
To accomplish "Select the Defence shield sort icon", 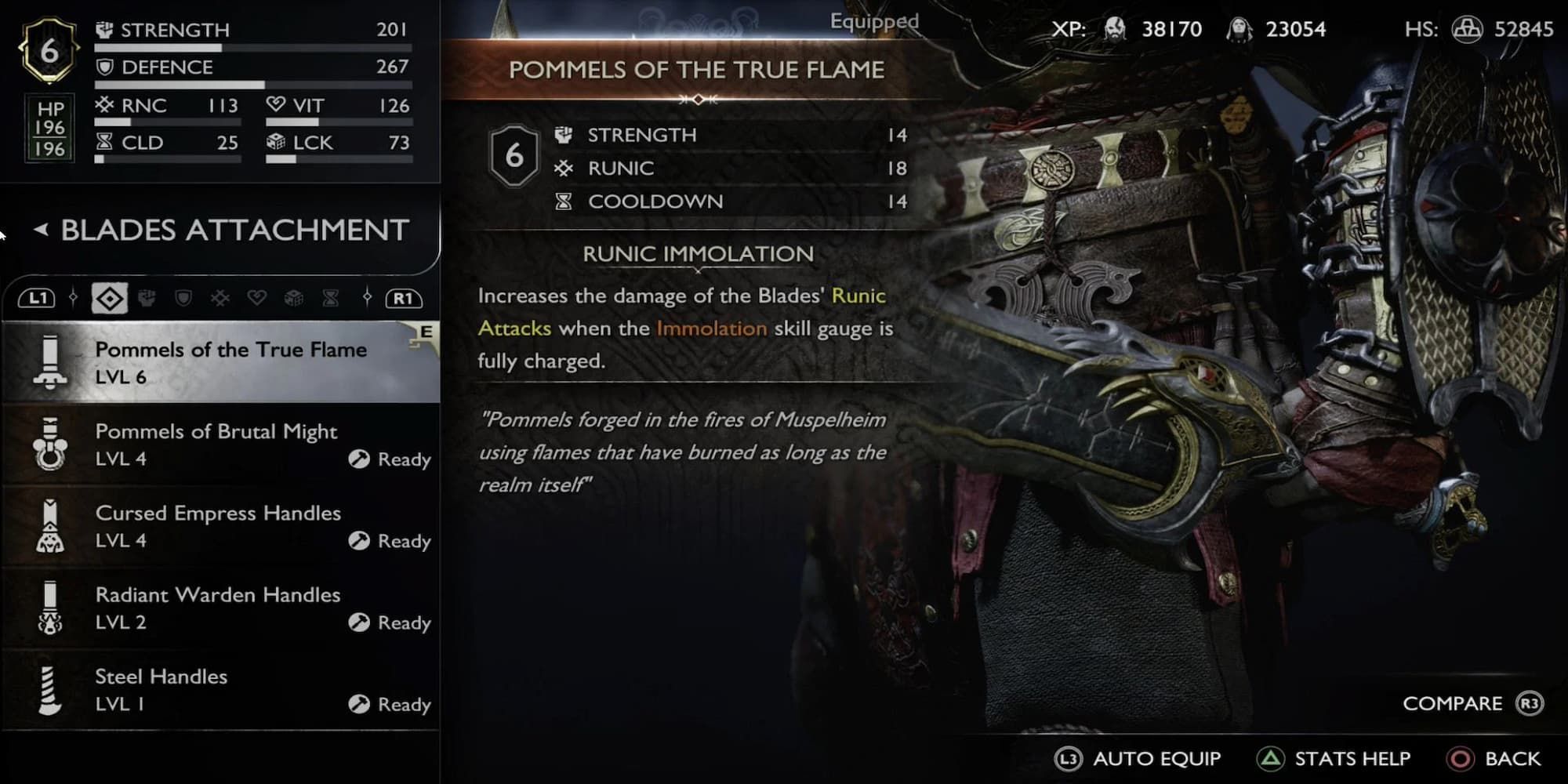I will (x=183, y=298).
